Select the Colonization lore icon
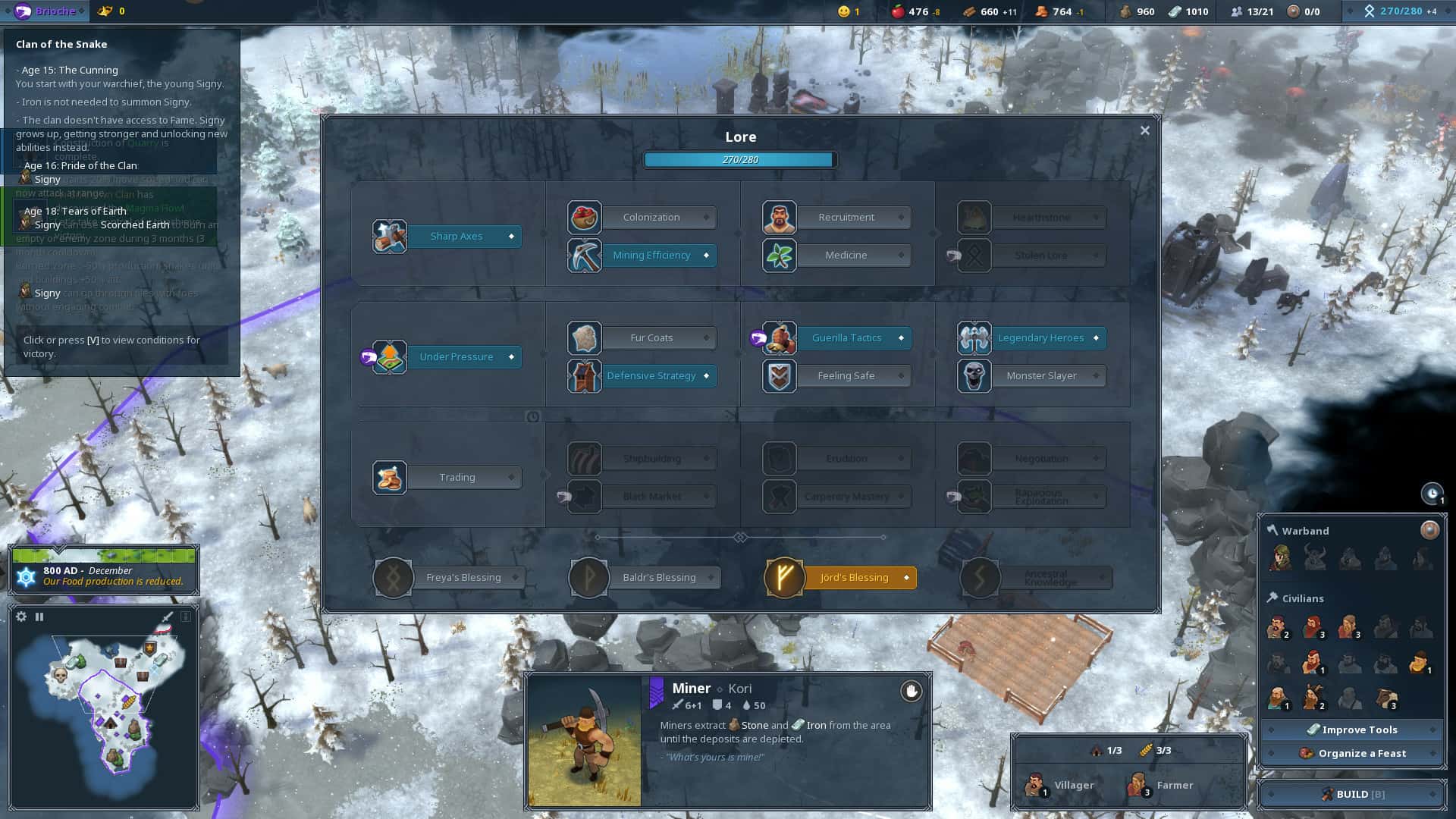 [583, 217]
